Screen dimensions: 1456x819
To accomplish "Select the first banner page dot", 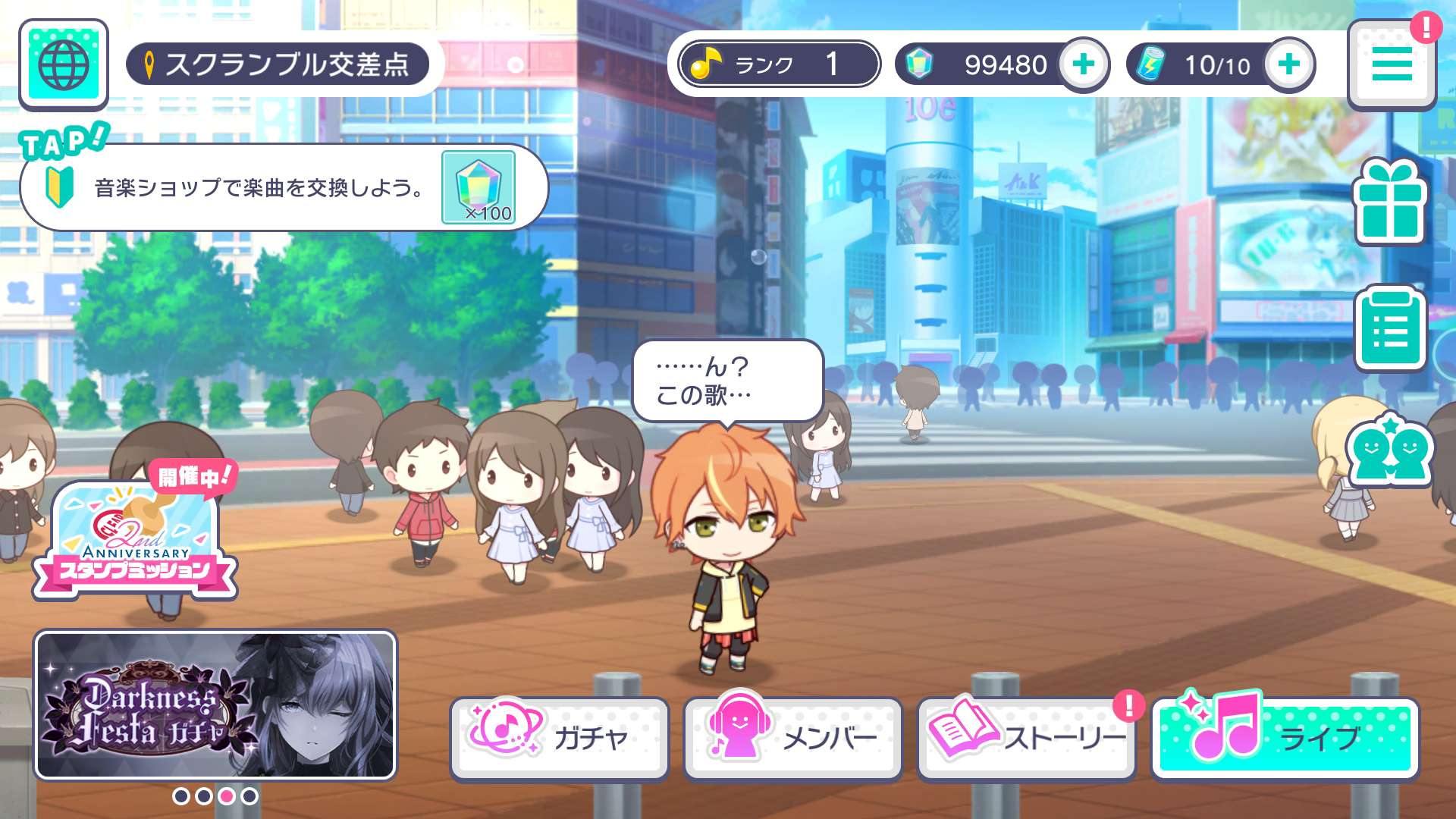I will 181,796.
